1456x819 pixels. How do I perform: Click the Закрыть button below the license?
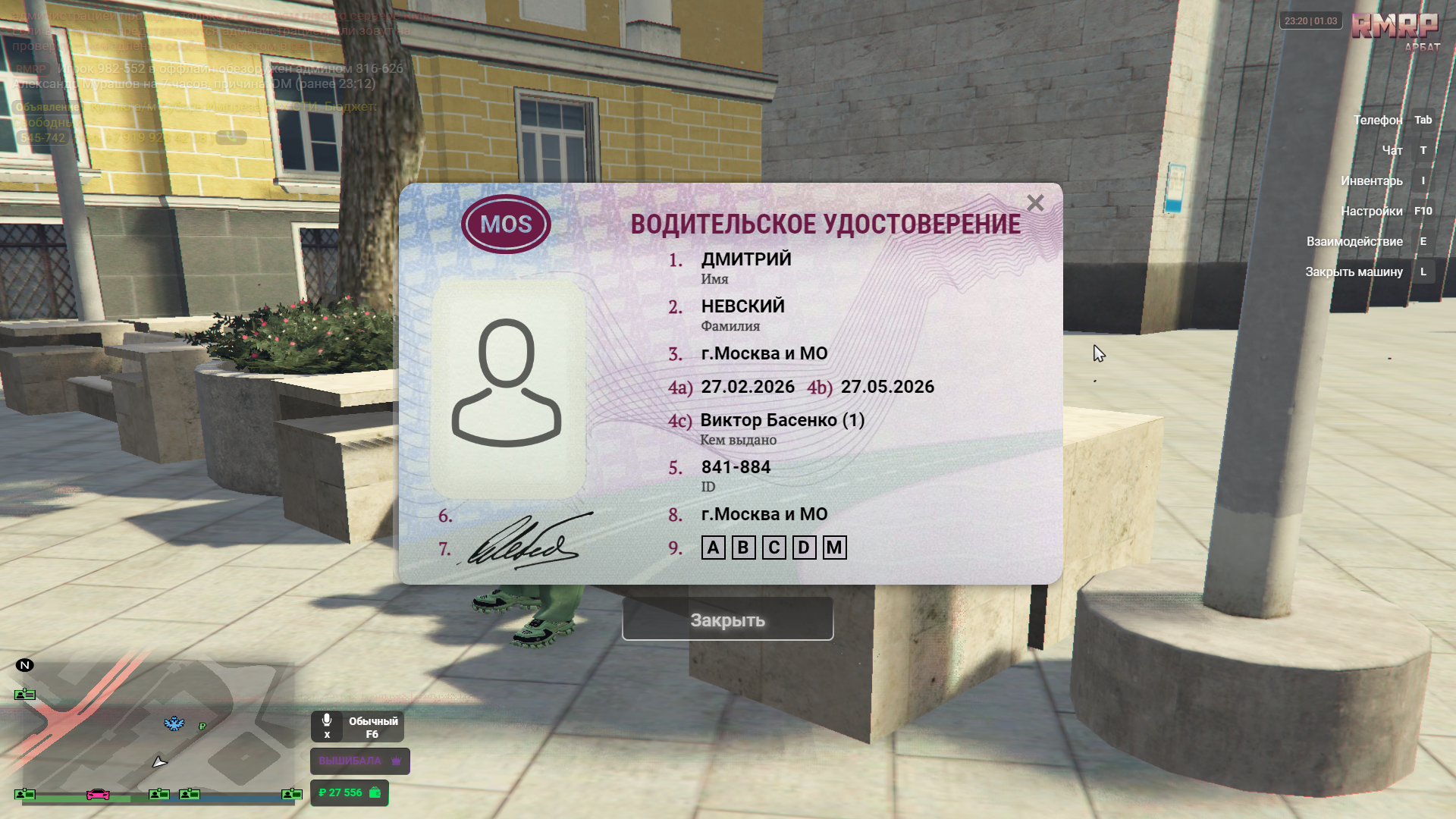coord(727,620)
